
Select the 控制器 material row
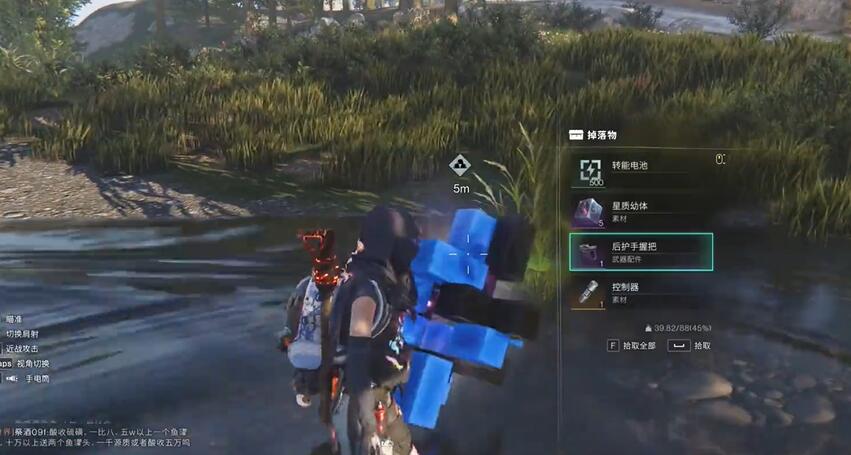tap(640, 292)
